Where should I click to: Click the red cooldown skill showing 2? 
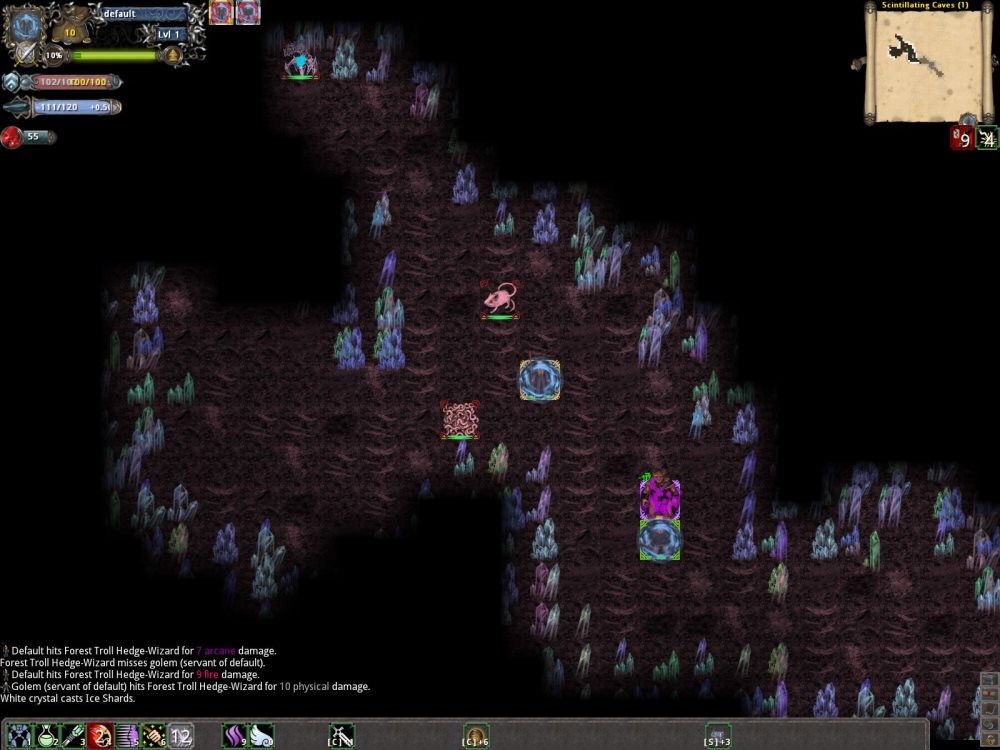pos(99,738)
